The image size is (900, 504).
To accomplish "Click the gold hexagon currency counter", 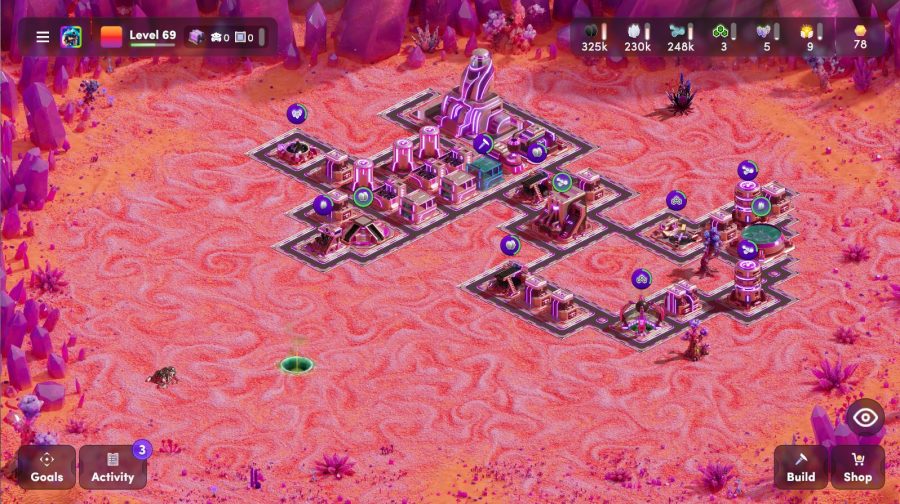I will 859,37.
